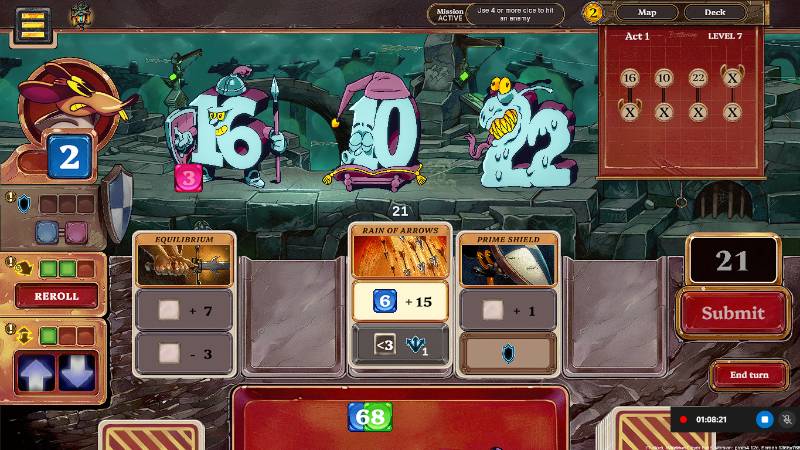
Task: Click the up arrow dice adjuster
Action: click(36, 372)
